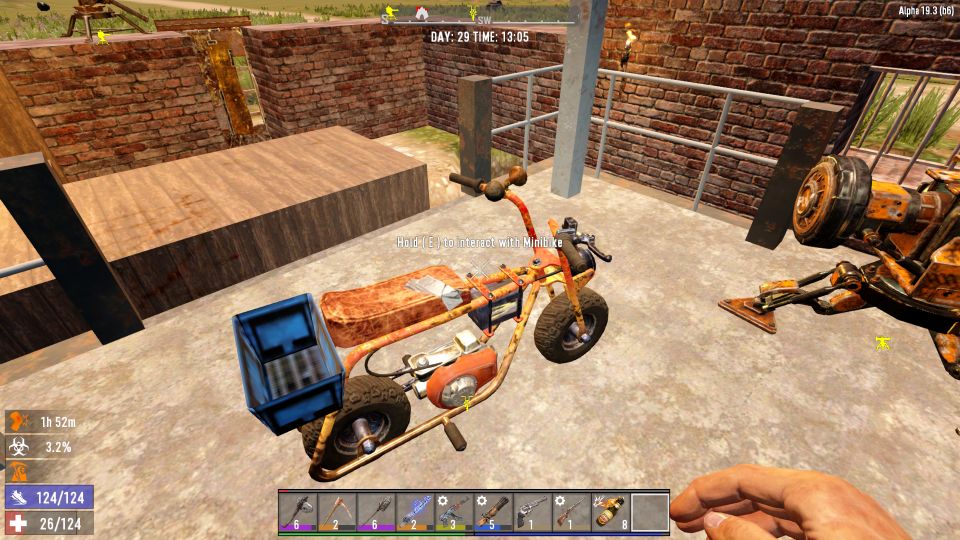
Task: Select the ratchet tool in the first hotbar slot
Action: [x=298, y=513]
